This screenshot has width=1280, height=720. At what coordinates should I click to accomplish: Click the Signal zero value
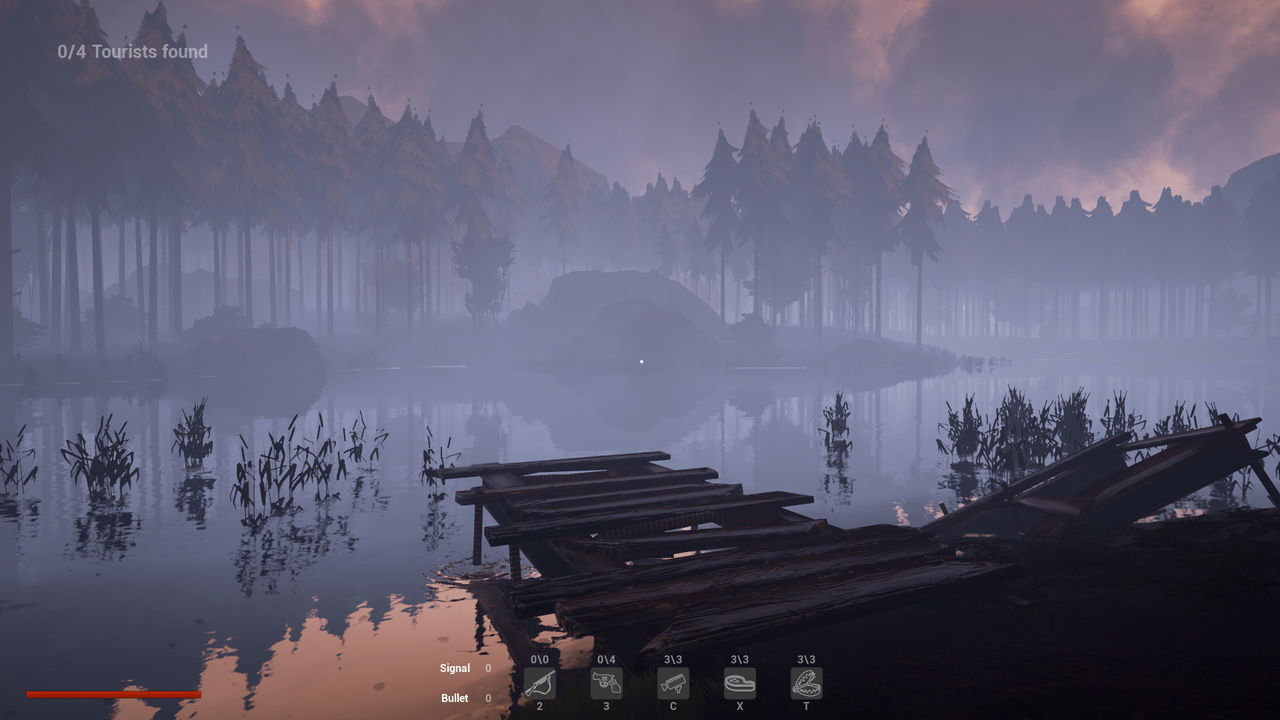[487, 668]
